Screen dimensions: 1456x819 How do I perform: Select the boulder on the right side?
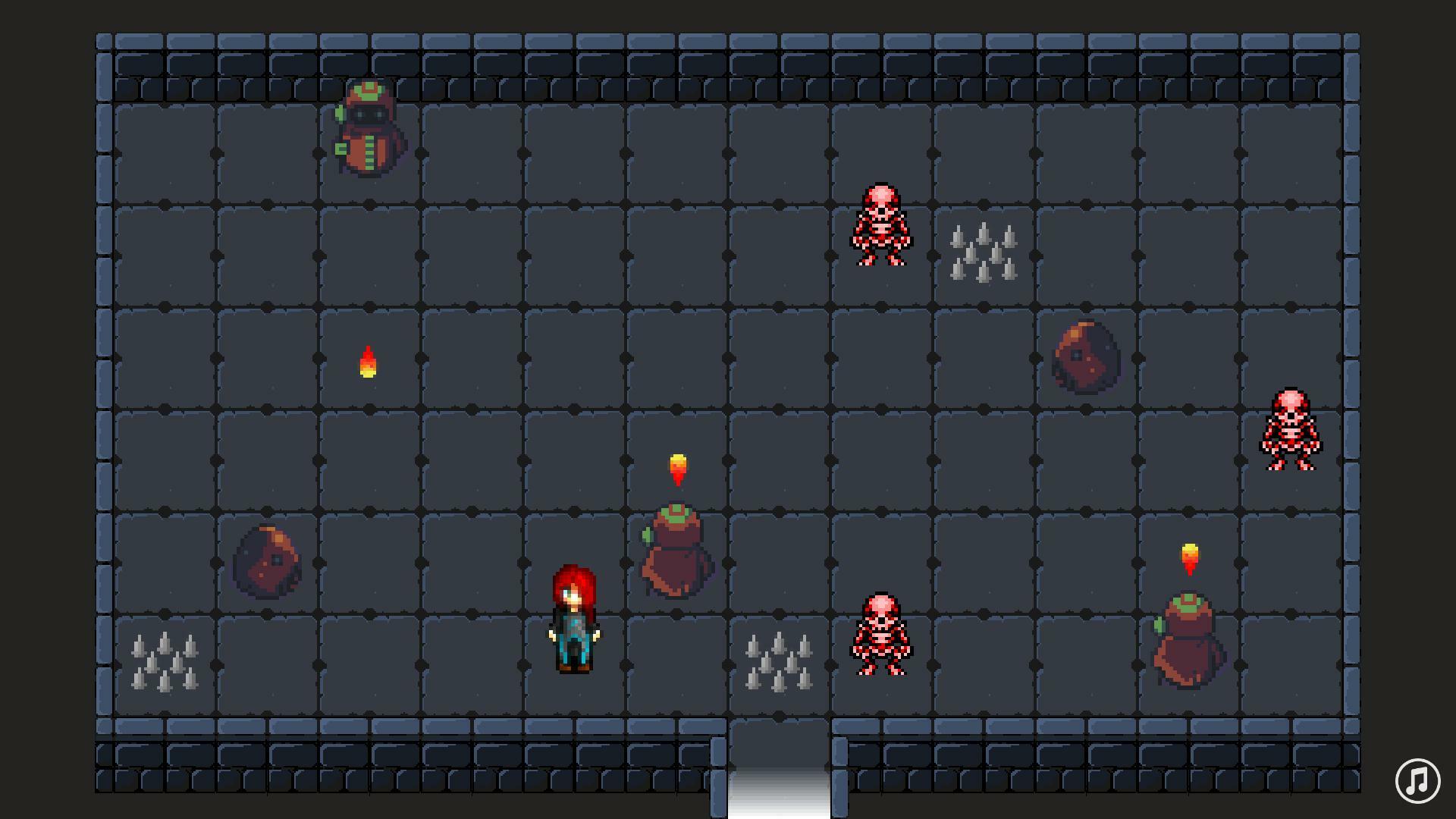tap(1086, 356)
